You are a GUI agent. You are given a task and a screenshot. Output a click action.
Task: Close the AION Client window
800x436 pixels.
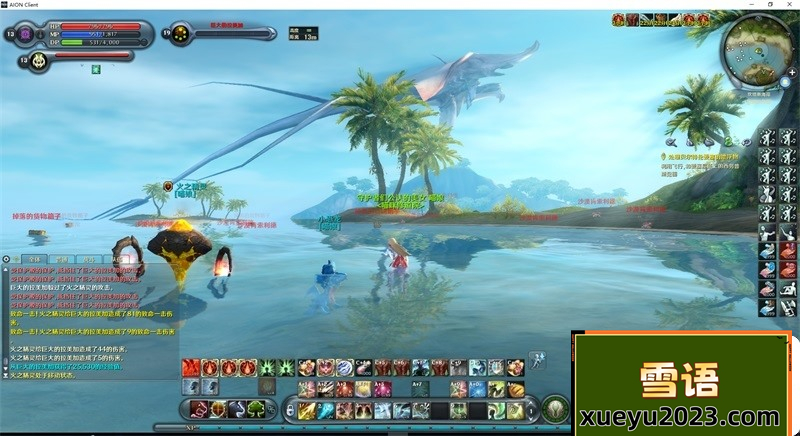click(789, 4)
